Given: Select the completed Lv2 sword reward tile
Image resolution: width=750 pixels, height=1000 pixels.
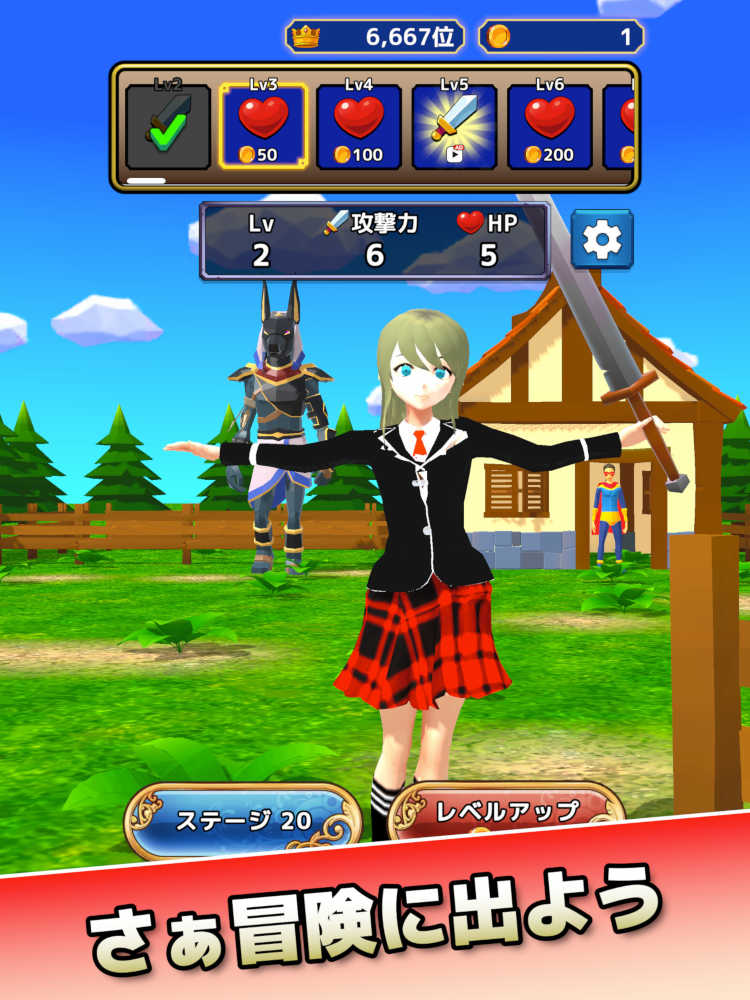Looking at the screenshot, I should click(168, 127).
